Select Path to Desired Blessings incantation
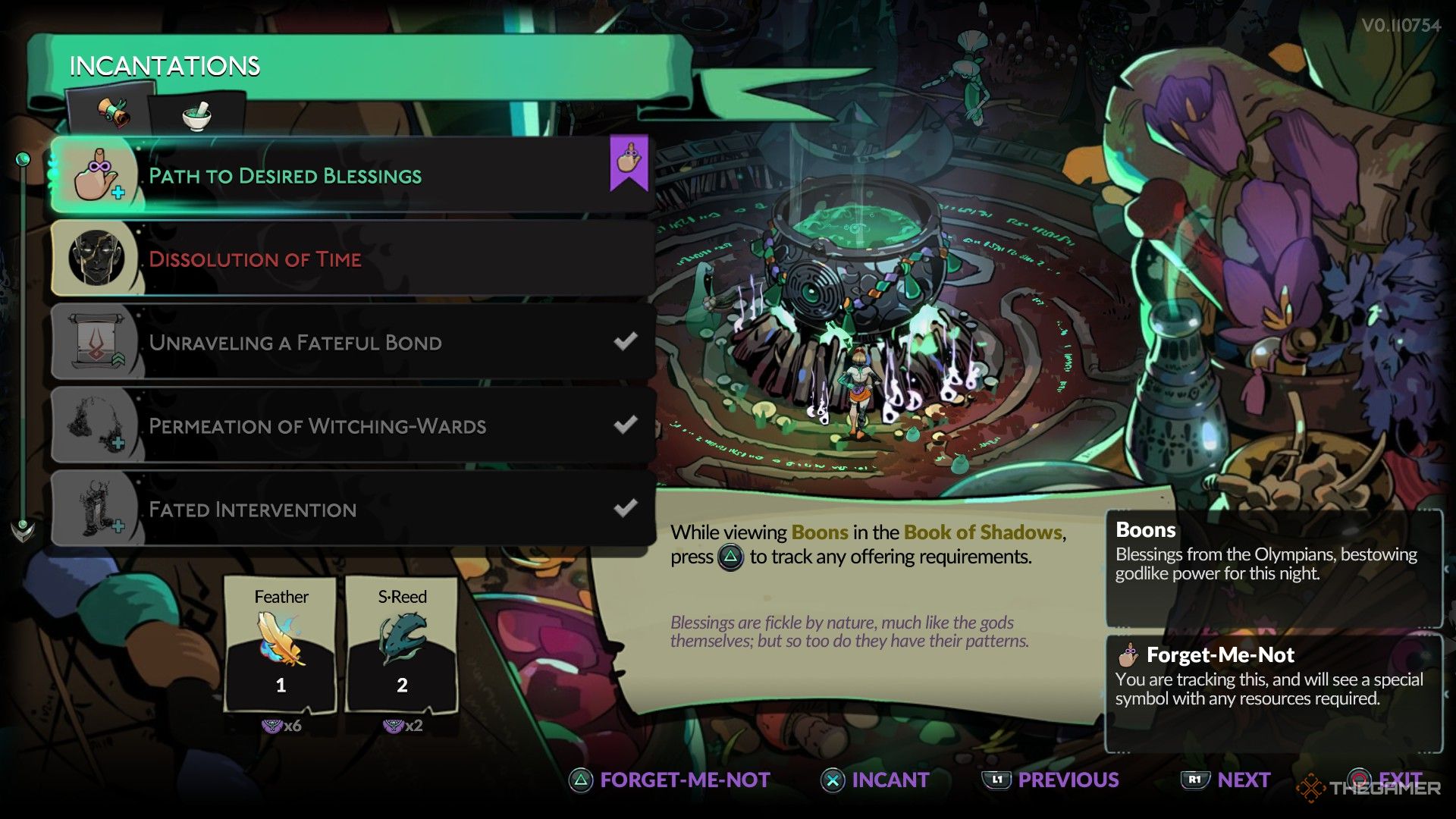Image resolution: width=1456 pixels, height=819 pixels. 353,175
